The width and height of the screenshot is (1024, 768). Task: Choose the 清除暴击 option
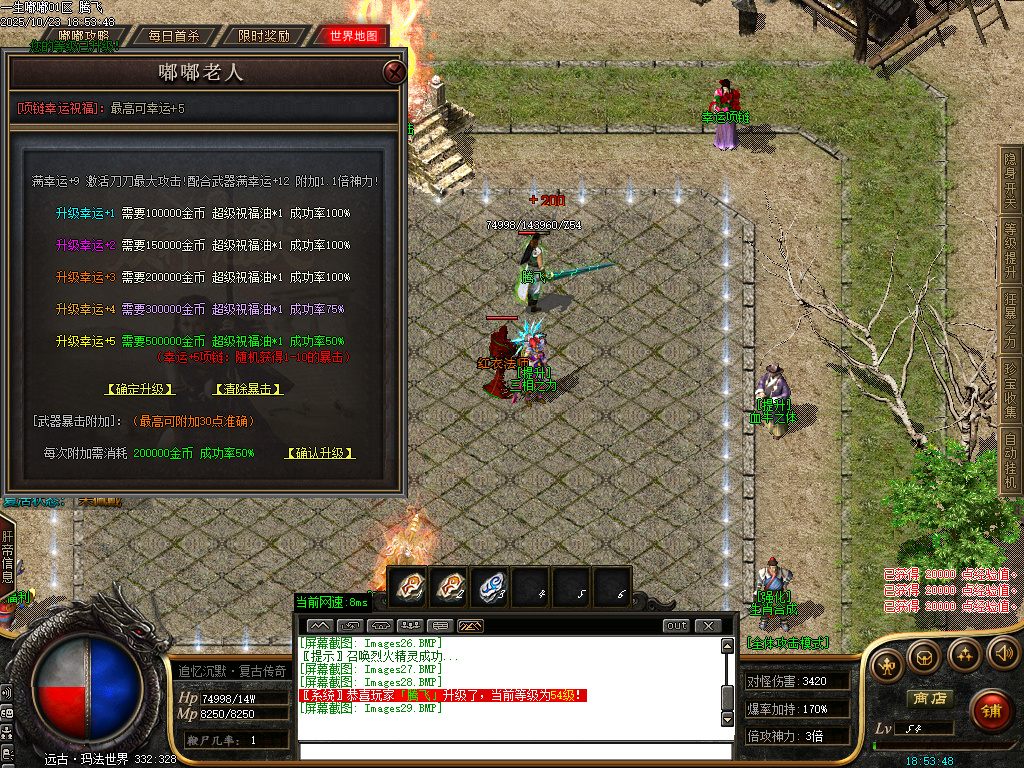248,389
